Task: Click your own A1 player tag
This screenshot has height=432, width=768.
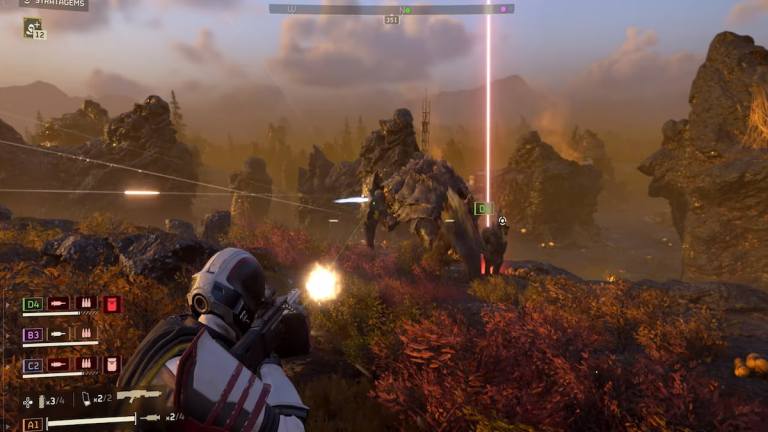Action: pos(32,424)
